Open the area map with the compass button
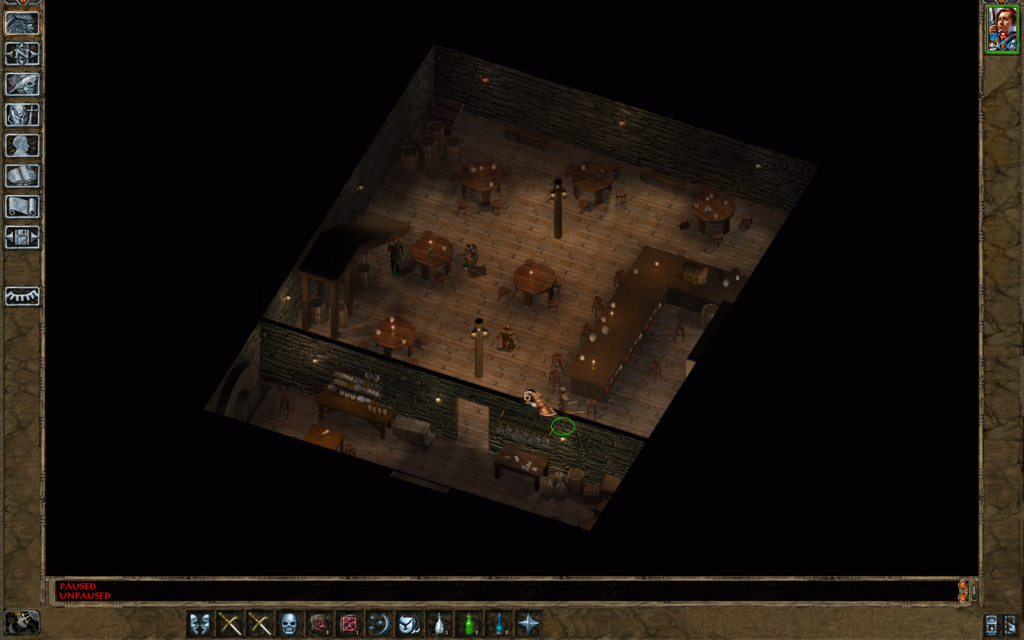 click(x=22, y=54)
